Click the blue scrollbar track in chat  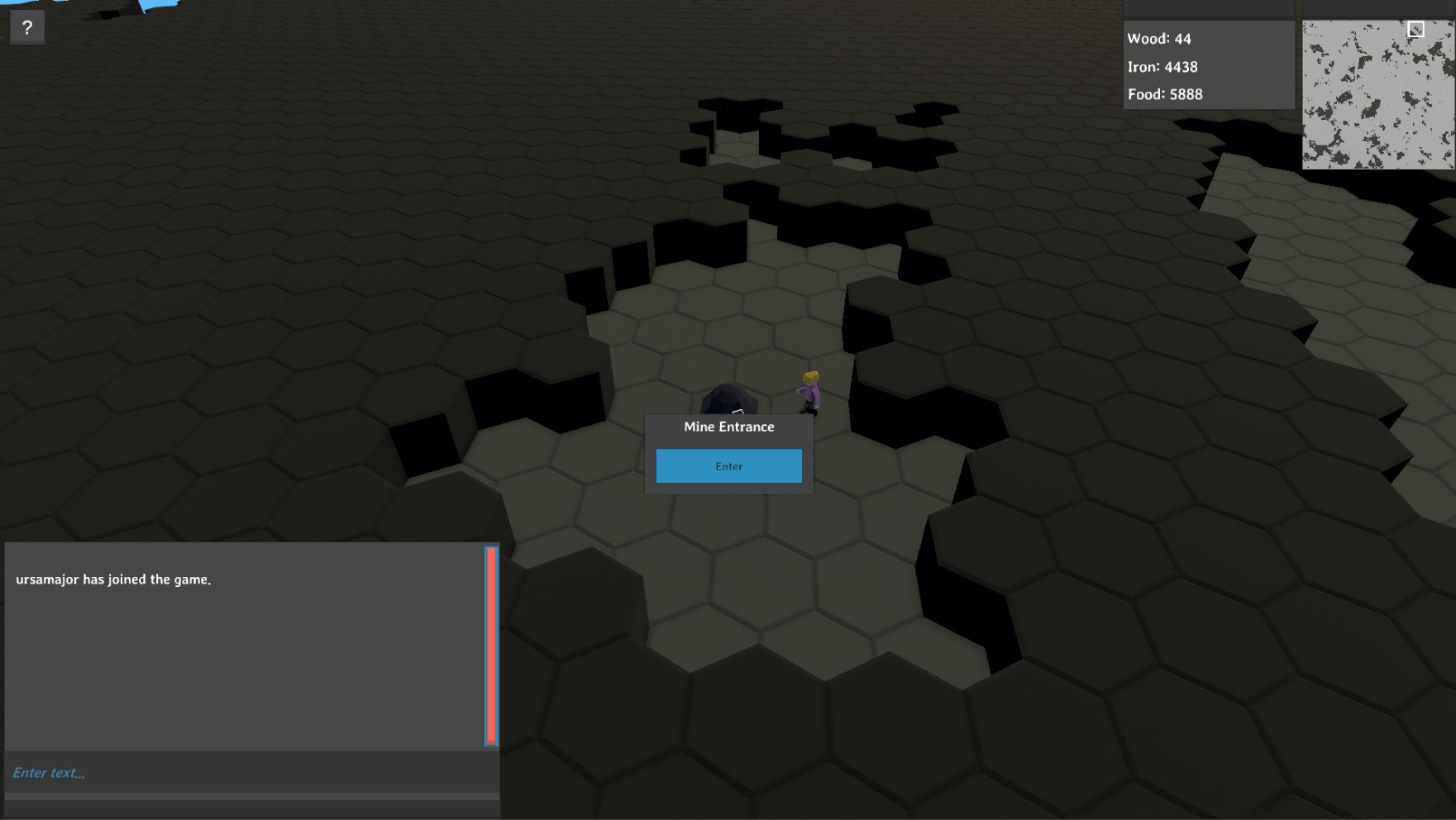[486, 645]
